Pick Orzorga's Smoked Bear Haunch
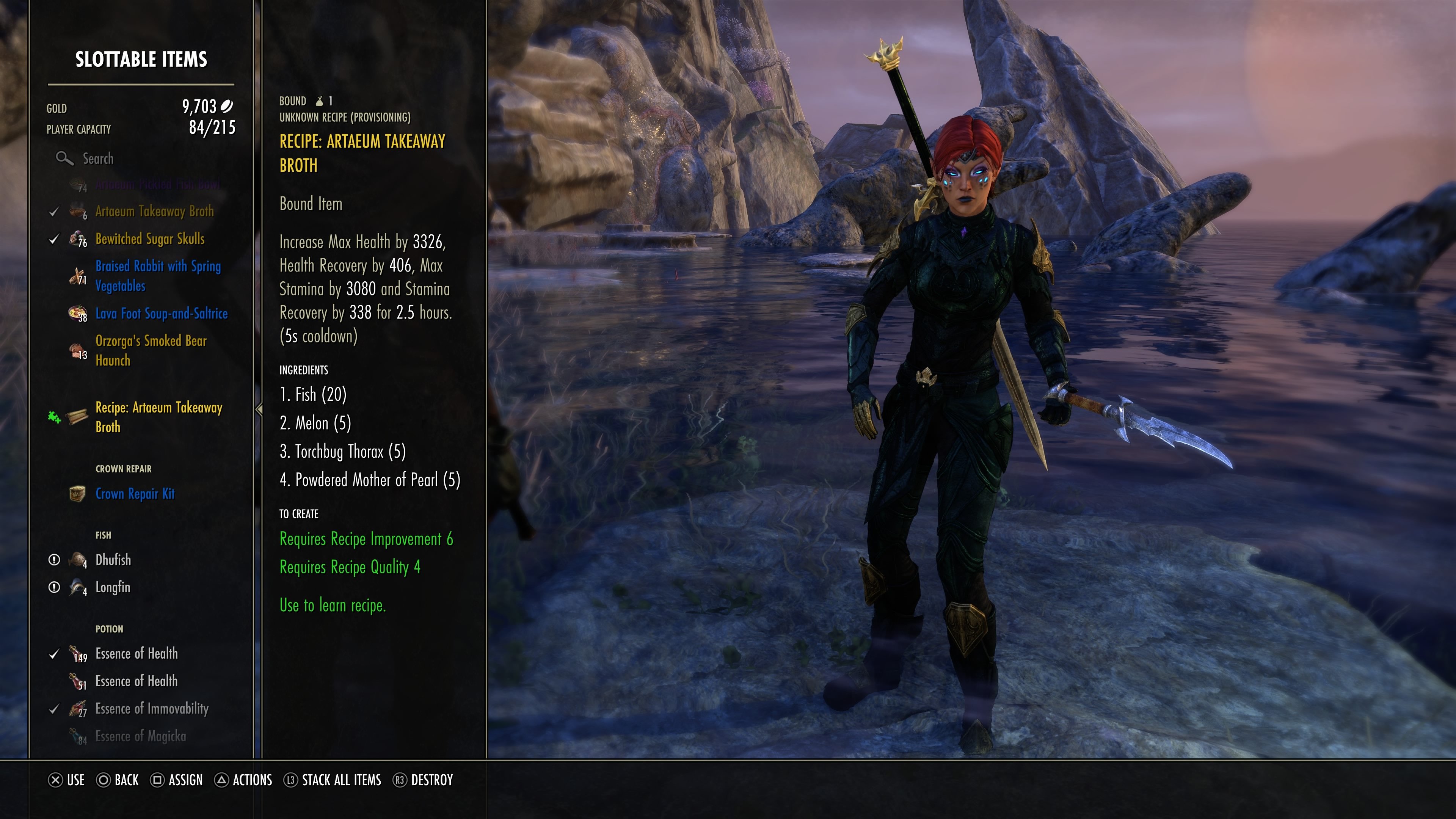Image resolution: width=1456 pixels, height=819 pixels. click(151, 350)
